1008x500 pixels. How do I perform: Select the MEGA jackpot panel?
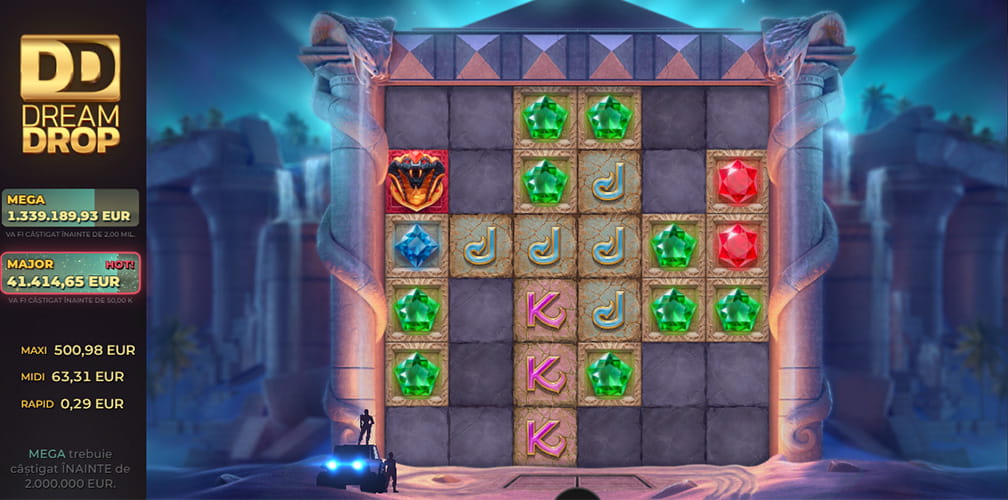point(70,208)
